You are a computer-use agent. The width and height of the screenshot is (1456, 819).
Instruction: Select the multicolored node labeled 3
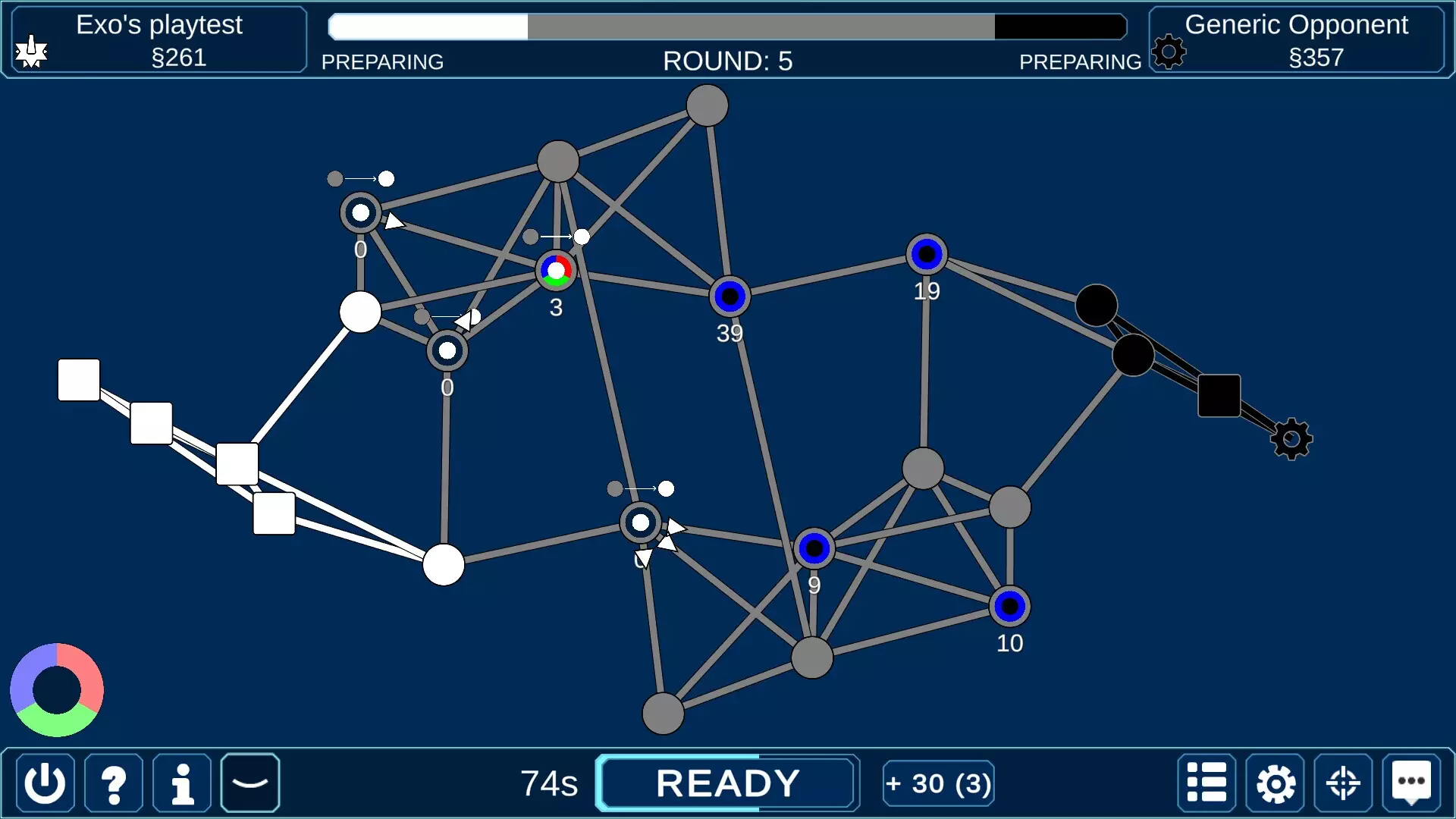pyautogui.click(x=557, y=271)
